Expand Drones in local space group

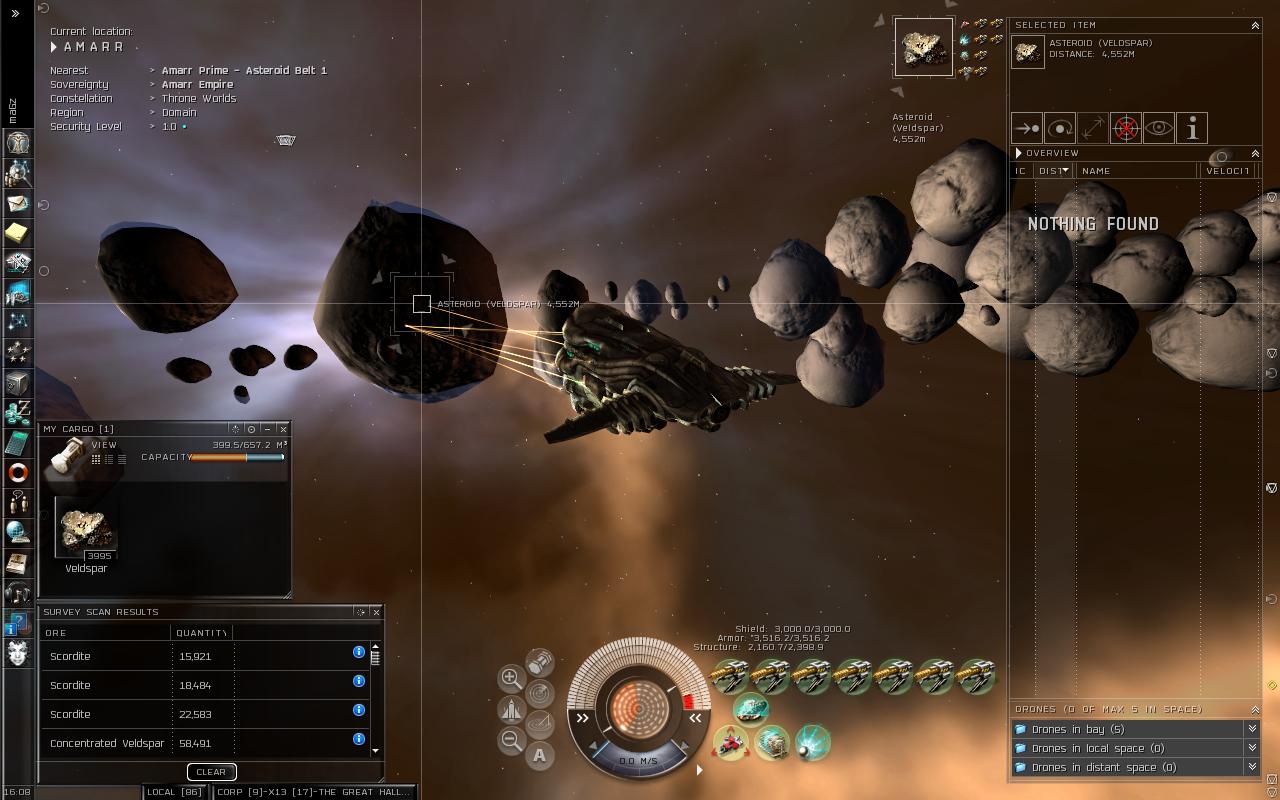click(1251, 748)
